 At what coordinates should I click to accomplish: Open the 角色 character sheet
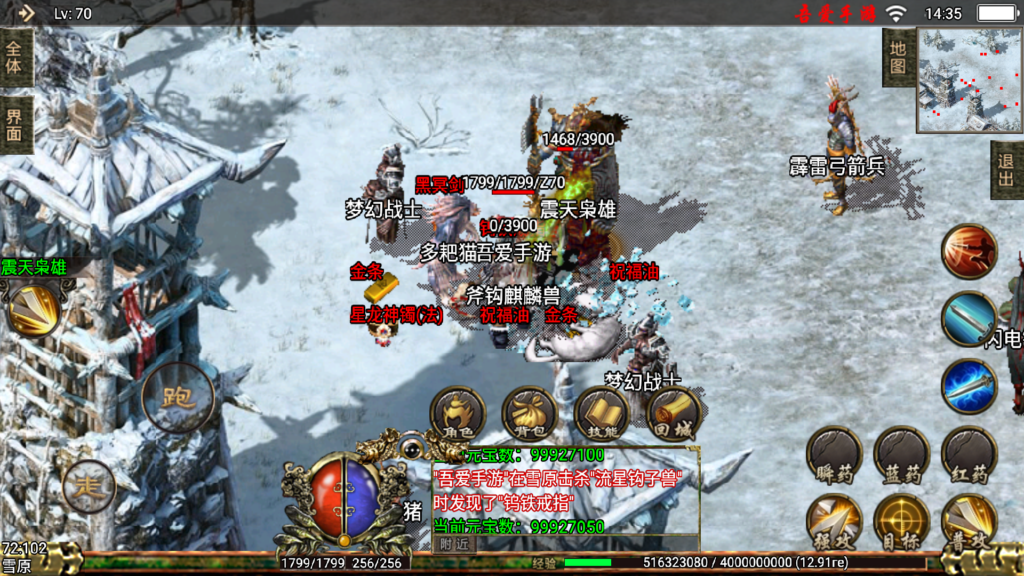[458, 413]
